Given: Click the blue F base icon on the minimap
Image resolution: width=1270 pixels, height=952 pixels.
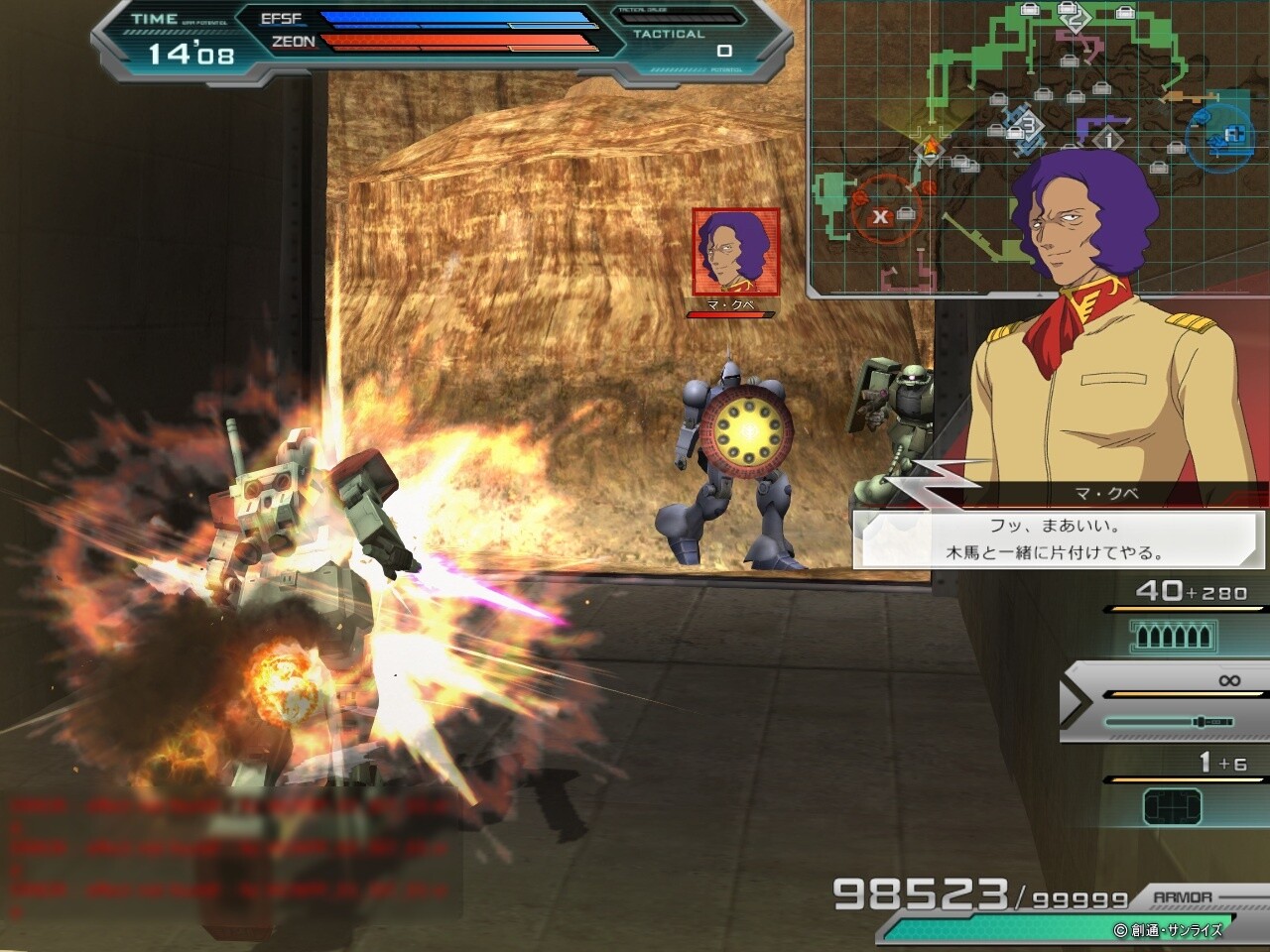Looking at the screenshot, I should point(1233,133).
